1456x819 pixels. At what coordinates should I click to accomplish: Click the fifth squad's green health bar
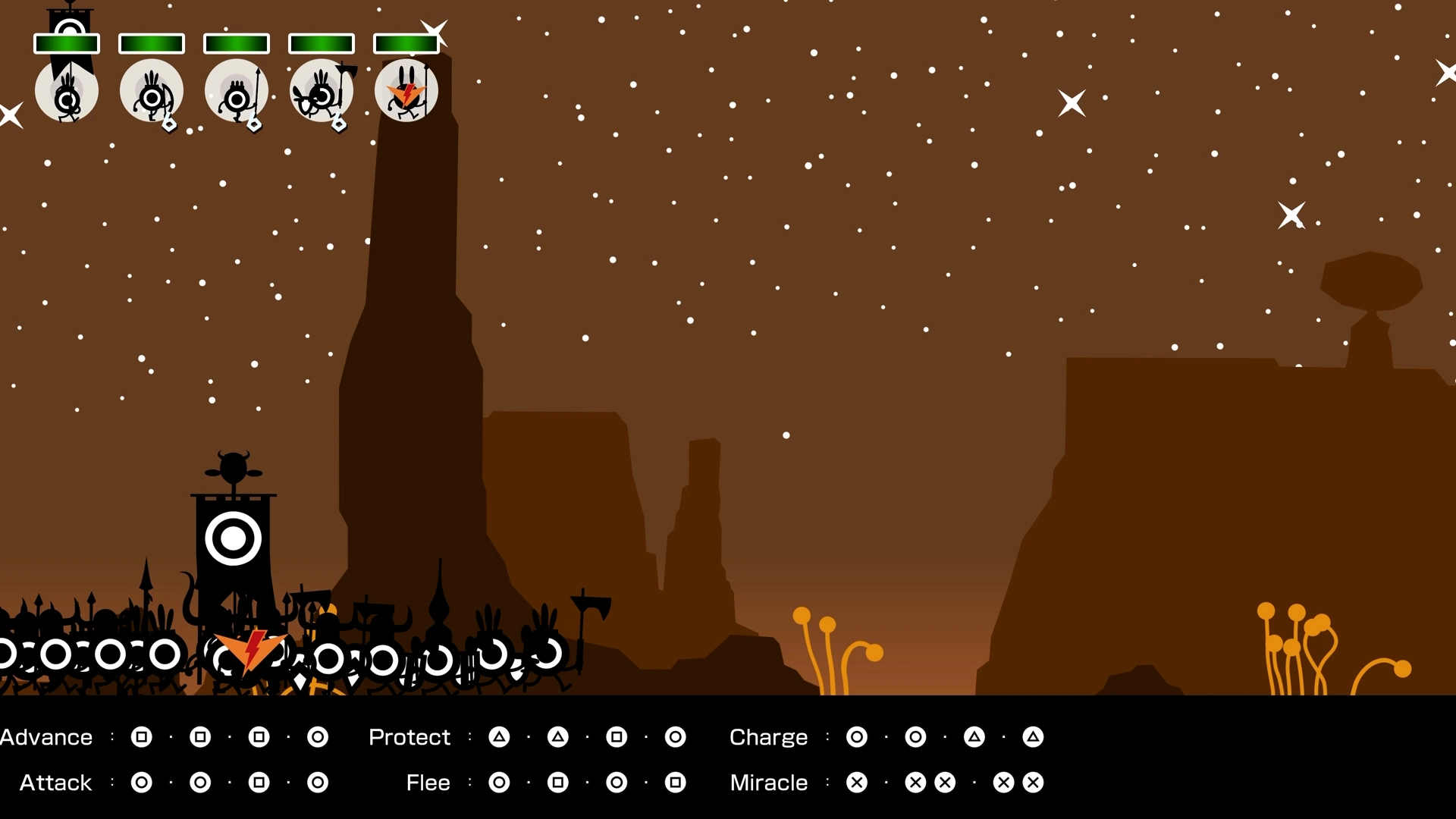pyautogui.click(x=406, y=43)
